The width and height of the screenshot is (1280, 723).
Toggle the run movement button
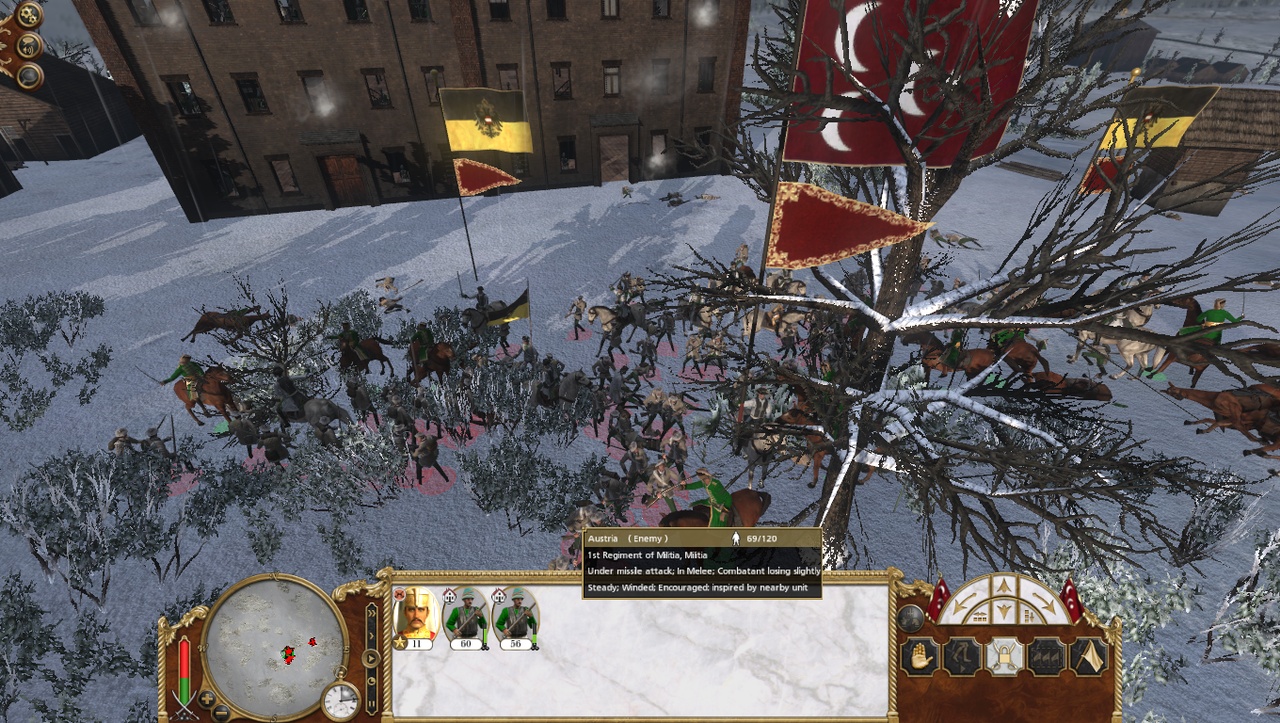(x=962, y=657)
